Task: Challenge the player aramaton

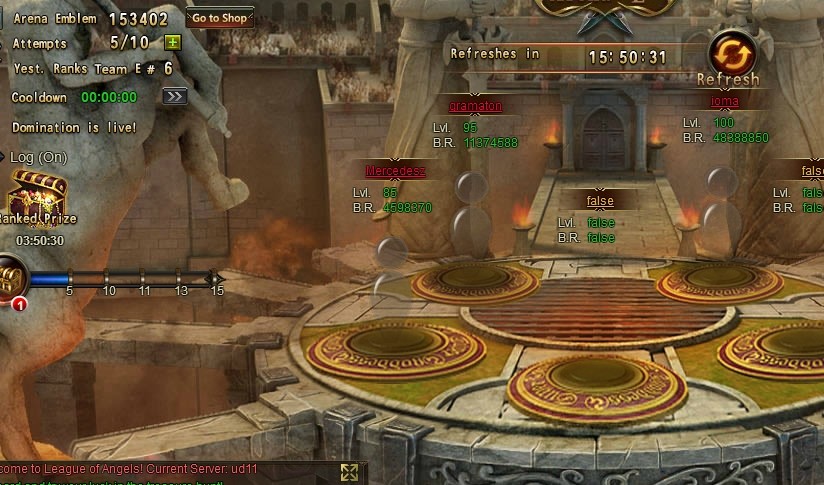Action: 475,106
